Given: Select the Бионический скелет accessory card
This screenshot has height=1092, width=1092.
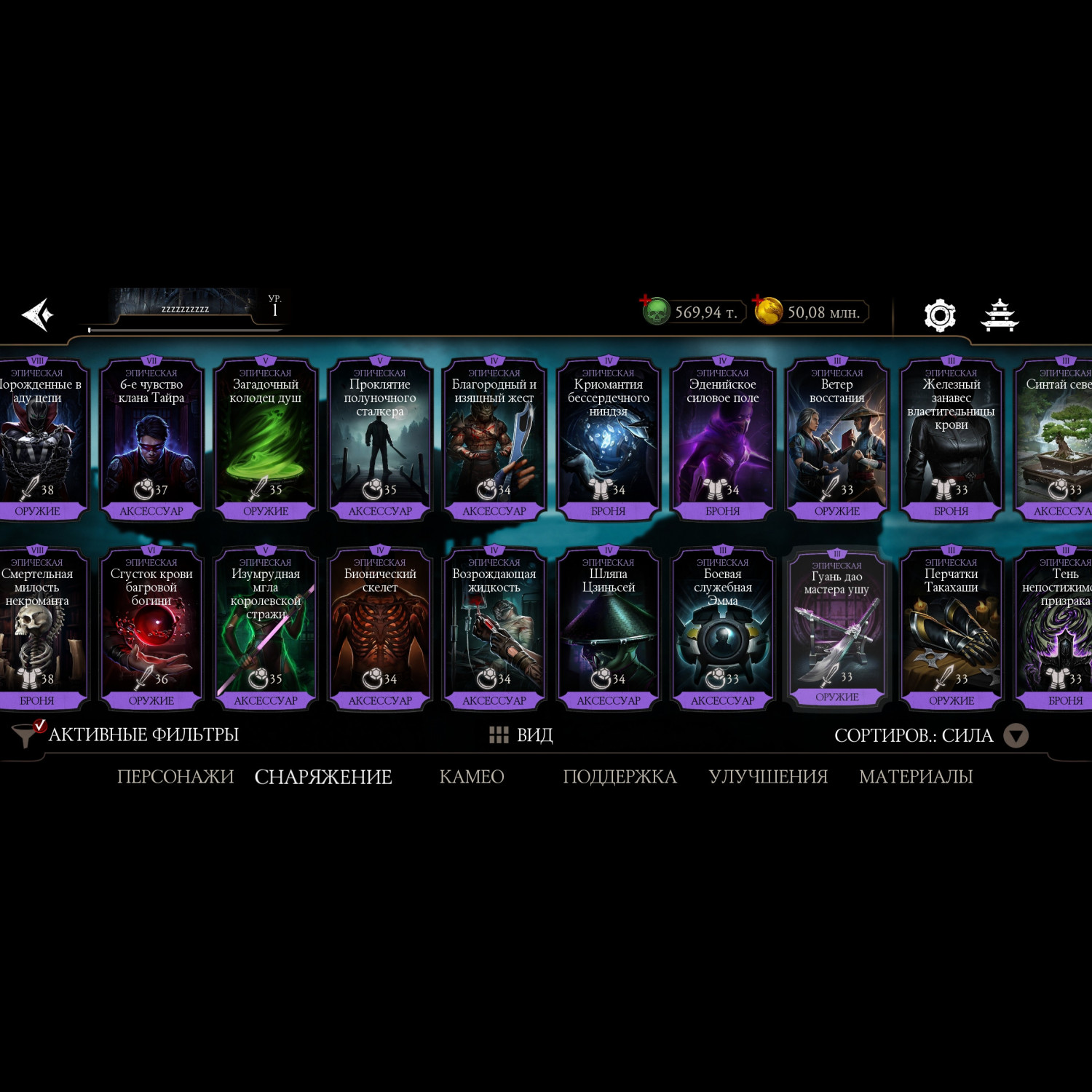Looking at the screenshot, I should 380,628.
